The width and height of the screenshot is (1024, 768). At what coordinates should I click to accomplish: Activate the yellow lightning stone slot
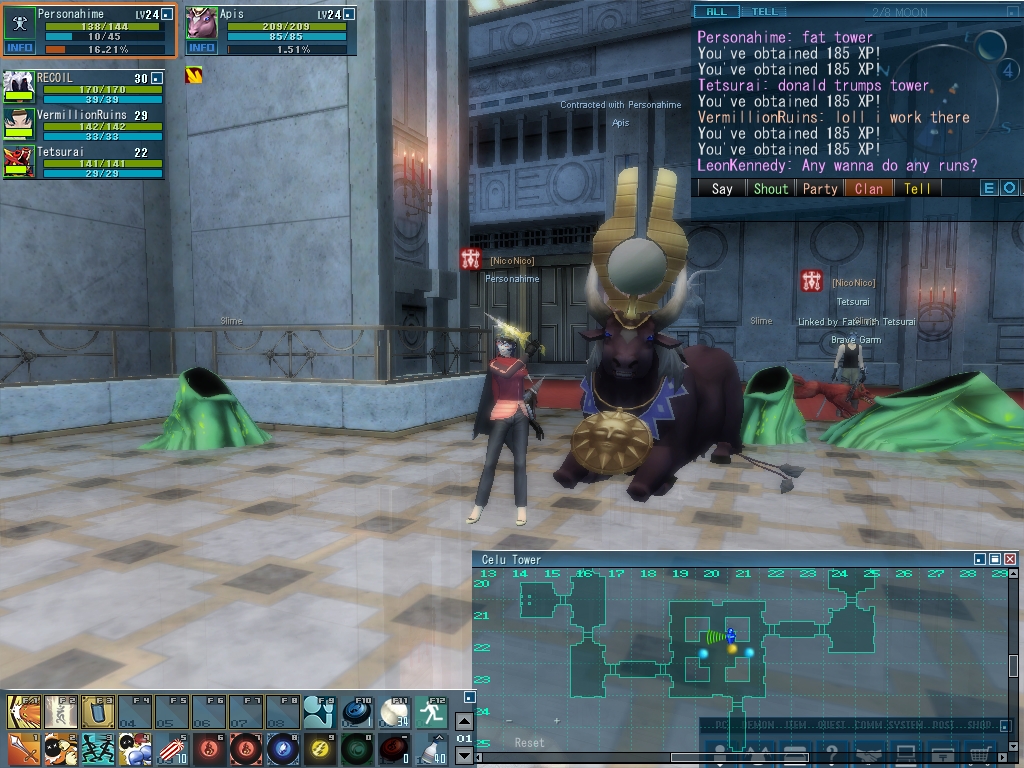click(x=319, y=748)
